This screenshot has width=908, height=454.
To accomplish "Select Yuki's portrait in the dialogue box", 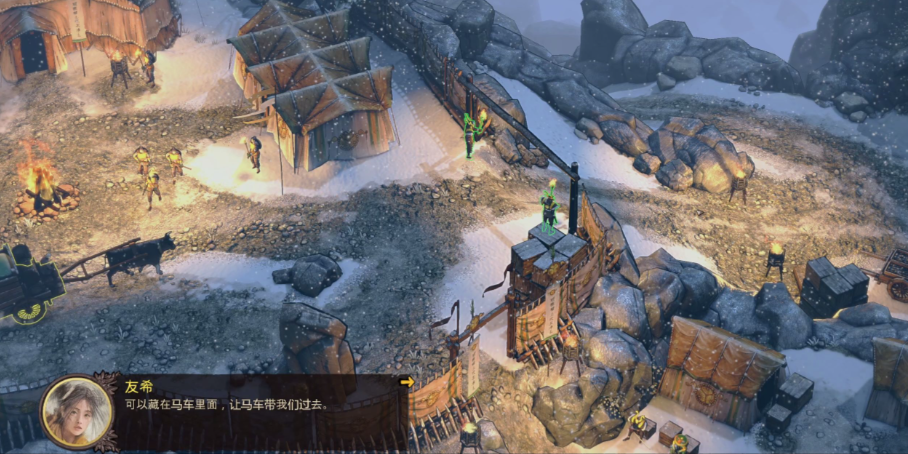I will 77,411.
